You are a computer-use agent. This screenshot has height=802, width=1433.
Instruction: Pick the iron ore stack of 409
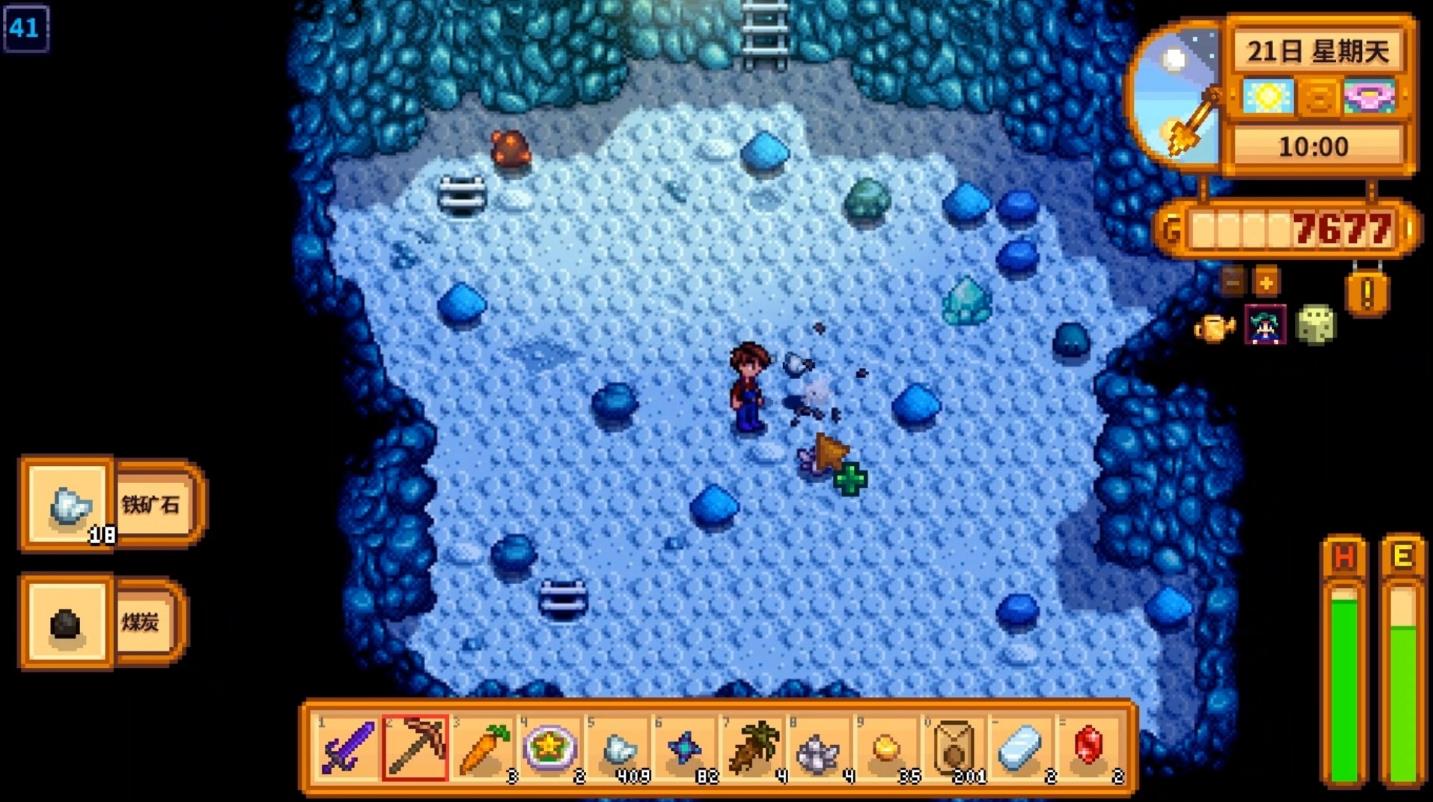618,748
